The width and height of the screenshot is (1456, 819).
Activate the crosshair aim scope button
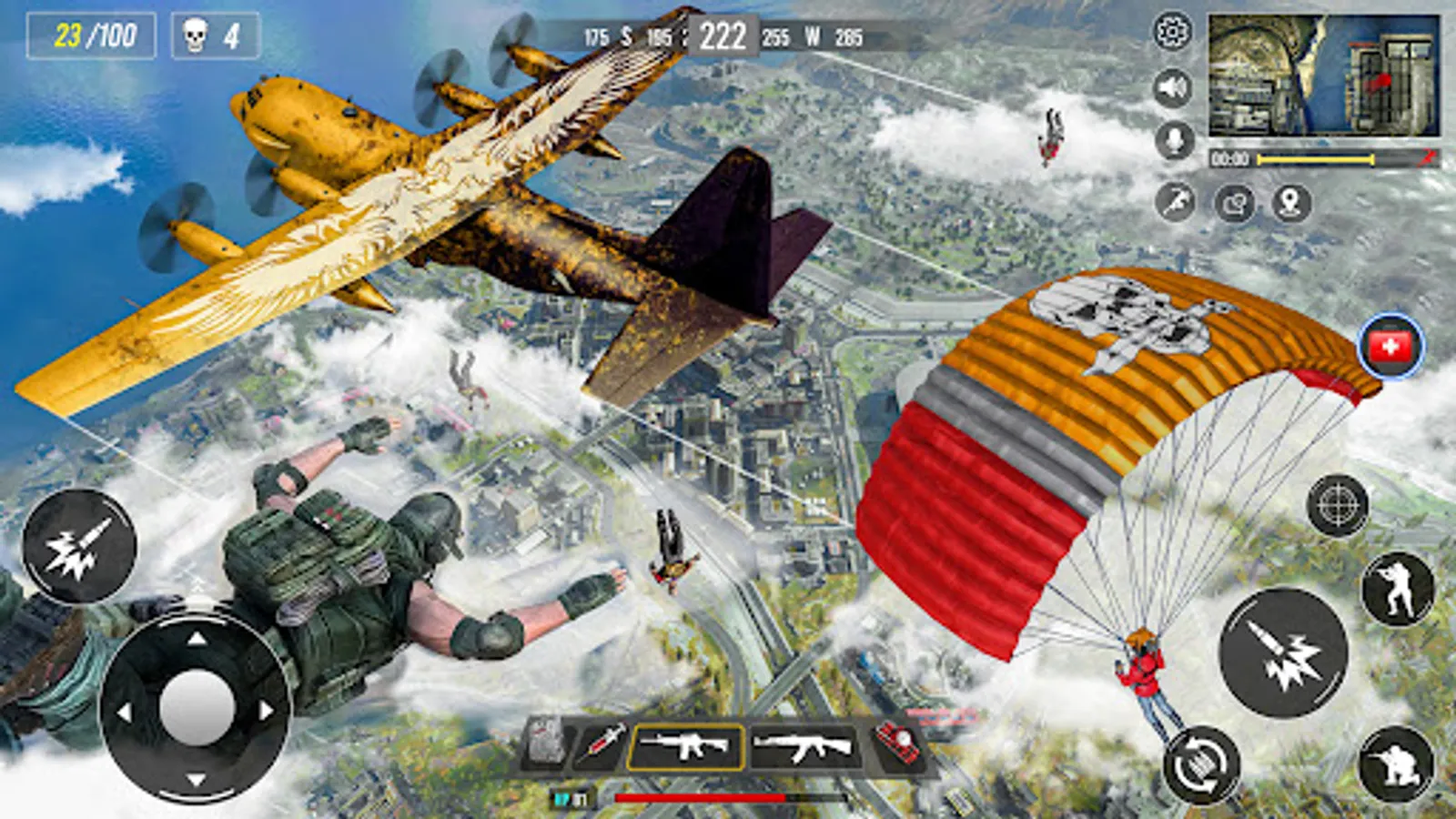(x=1337, y=504)
